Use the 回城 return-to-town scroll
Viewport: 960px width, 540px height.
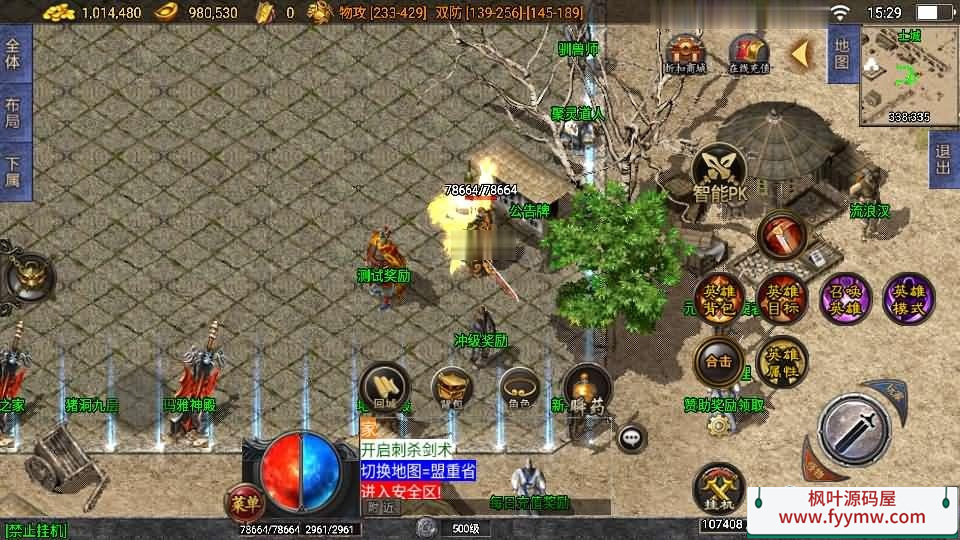point(385,388)
